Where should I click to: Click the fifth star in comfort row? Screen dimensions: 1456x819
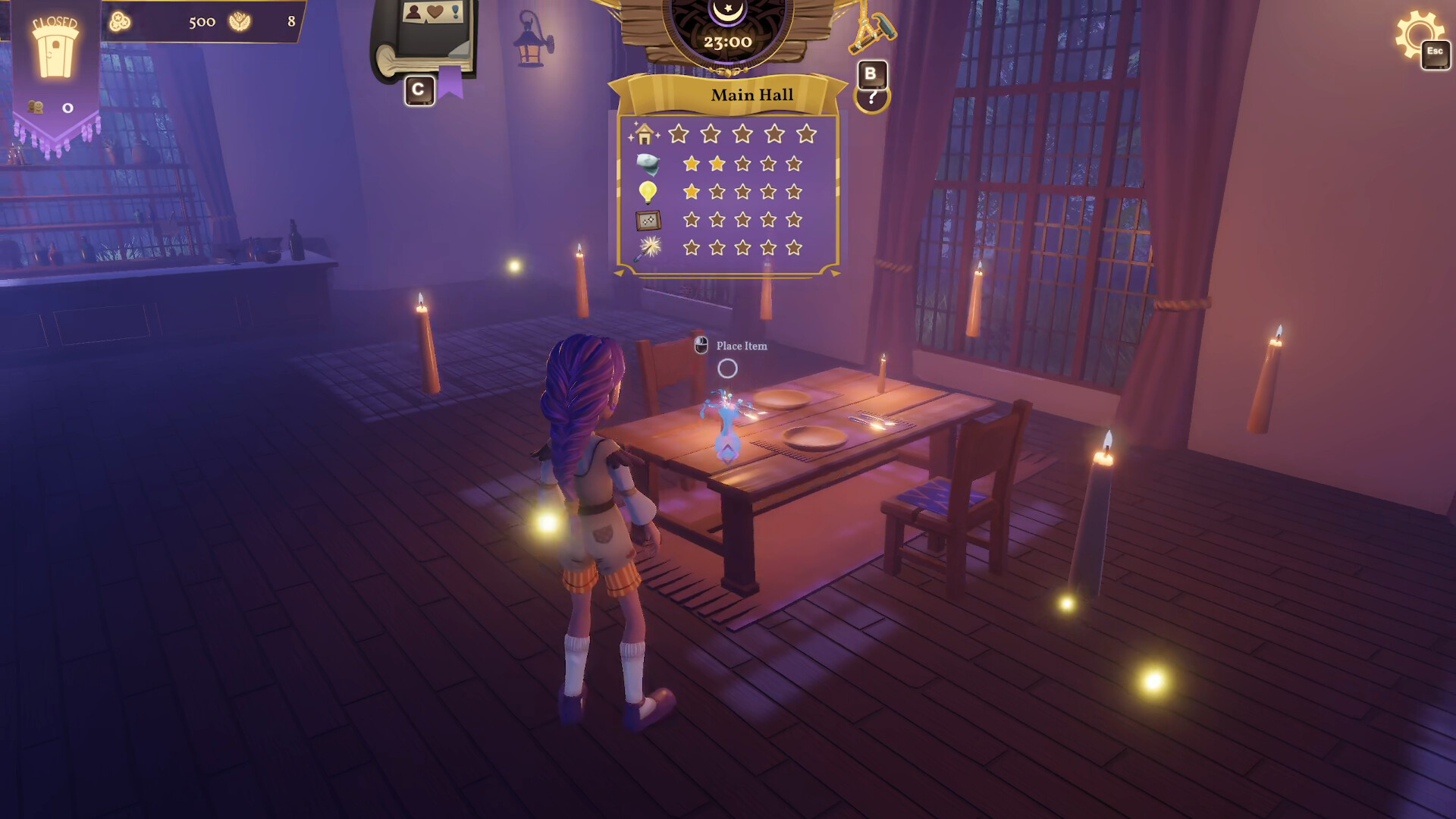click(793, 162)
